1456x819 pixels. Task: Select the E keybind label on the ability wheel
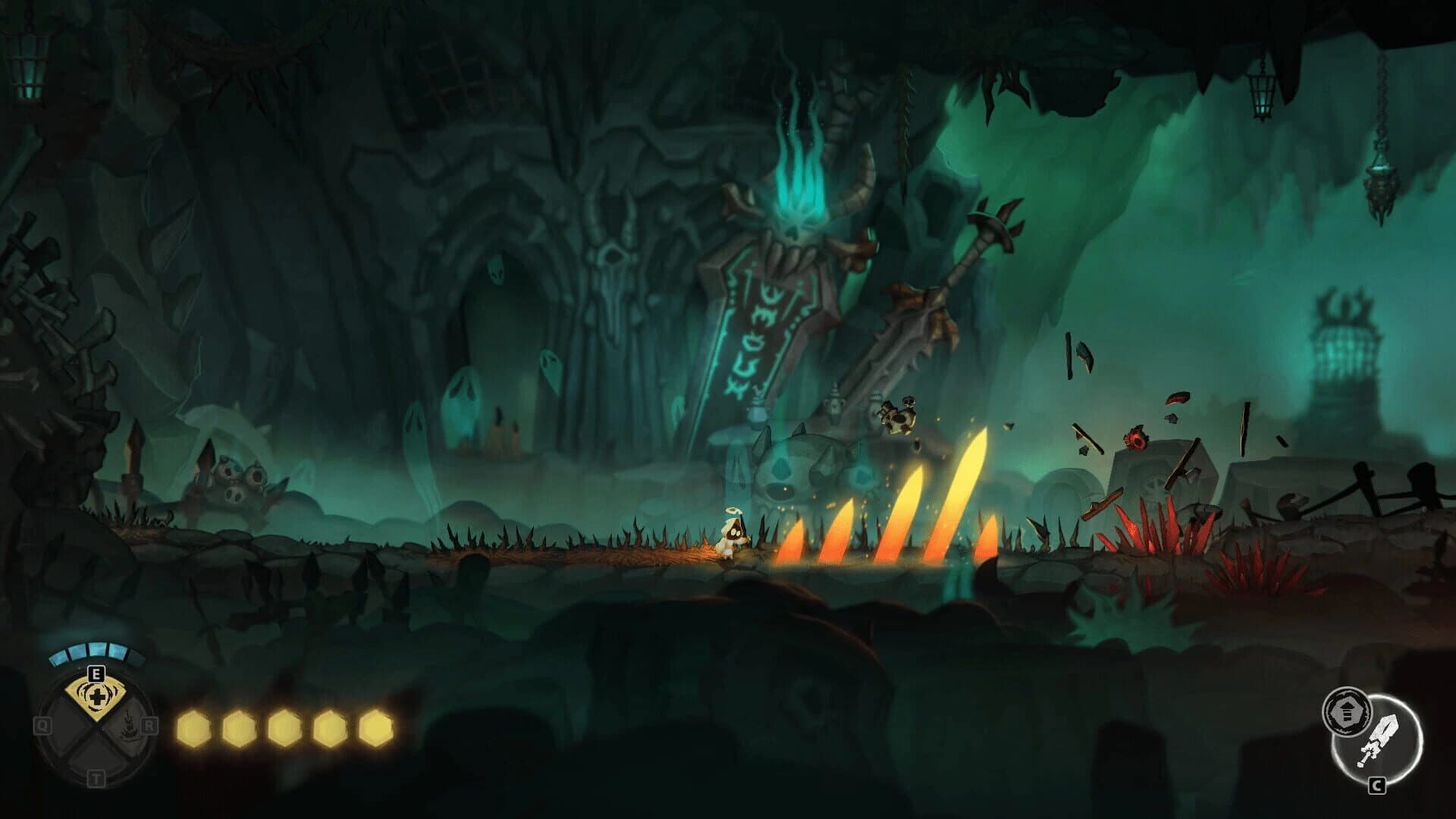tap(96, 673)
